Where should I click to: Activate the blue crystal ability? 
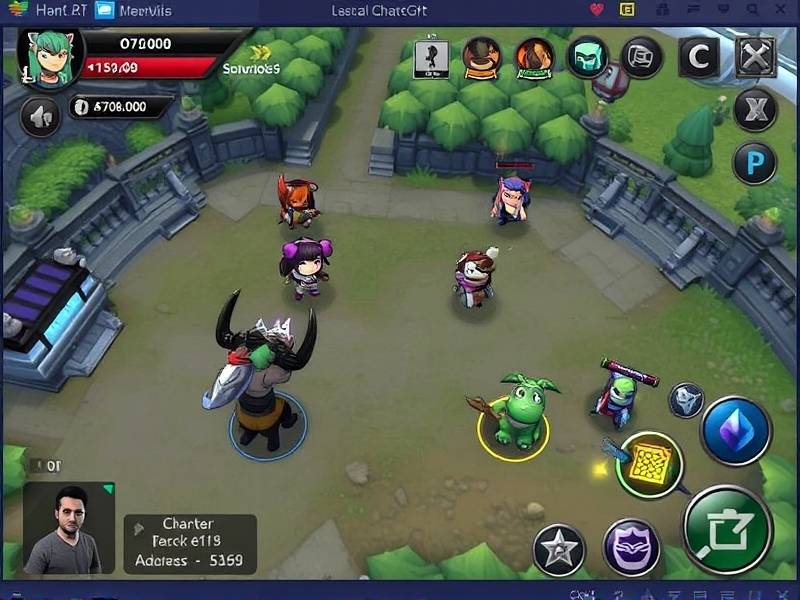pos(736,429)
